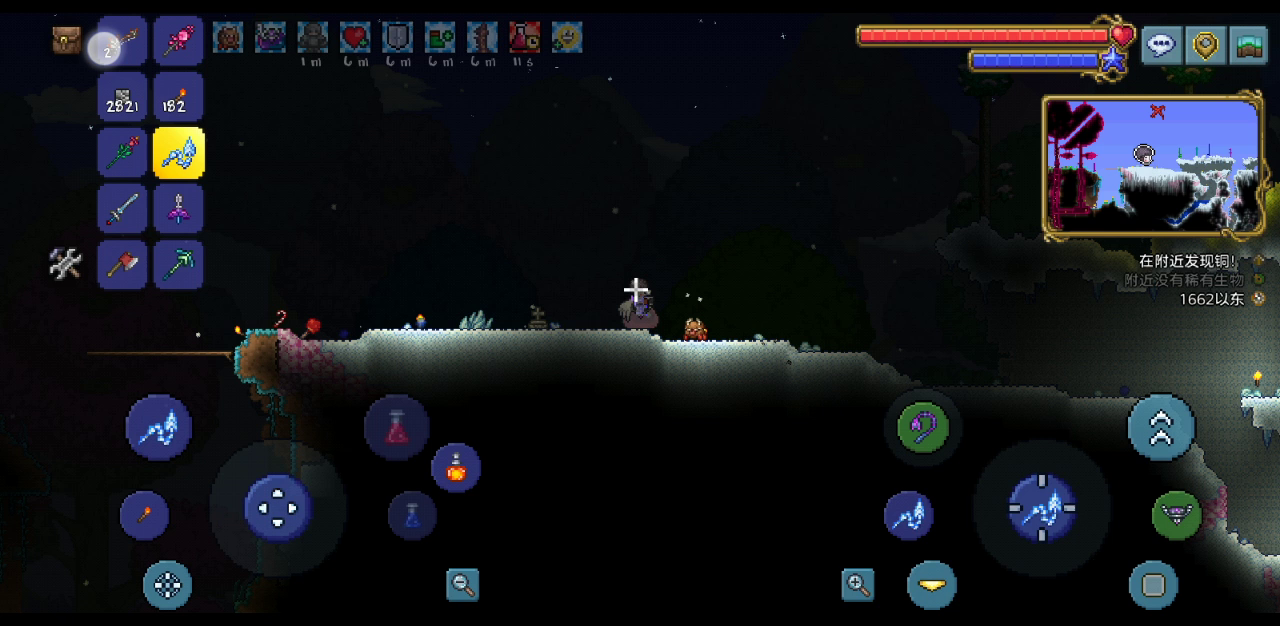Zoom out with the minus magnifier

[462, 585]
